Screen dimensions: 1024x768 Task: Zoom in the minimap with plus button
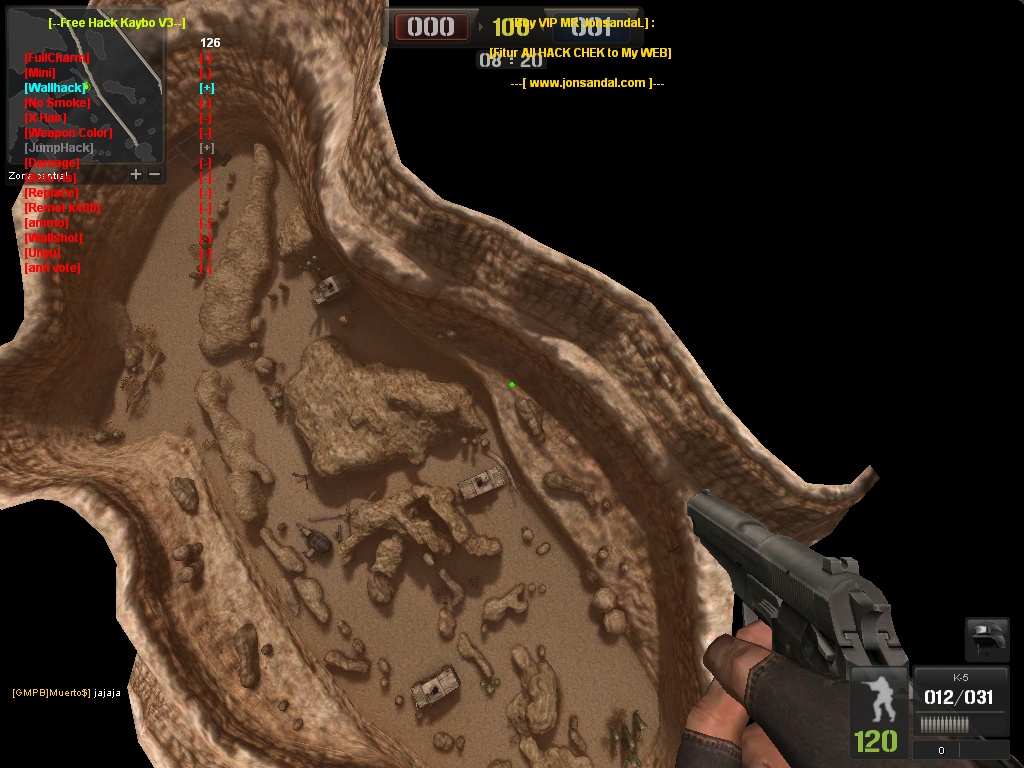click(x=136, y=174)
